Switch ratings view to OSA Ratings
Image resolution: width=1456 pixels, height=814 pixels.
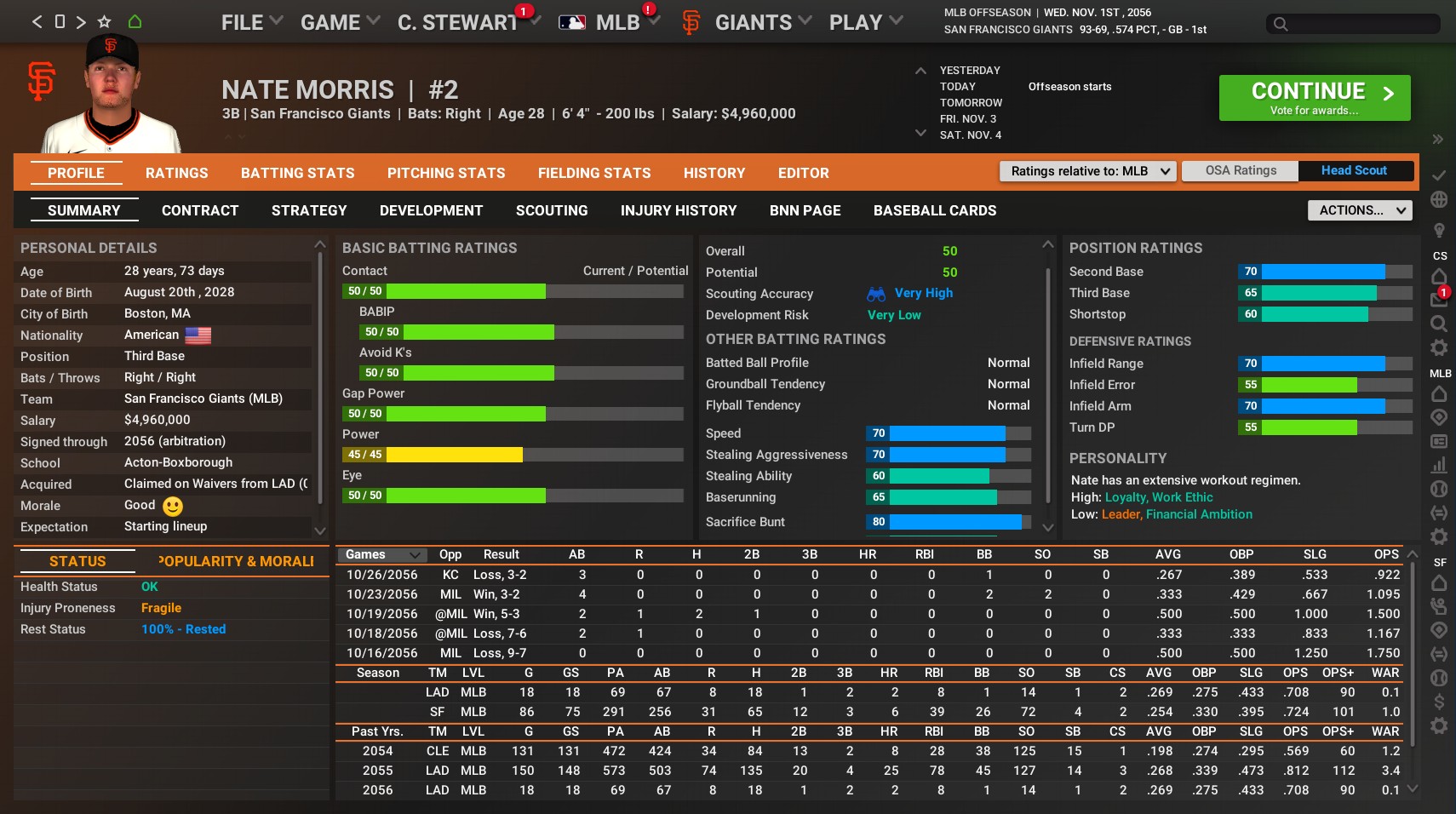1241,170
